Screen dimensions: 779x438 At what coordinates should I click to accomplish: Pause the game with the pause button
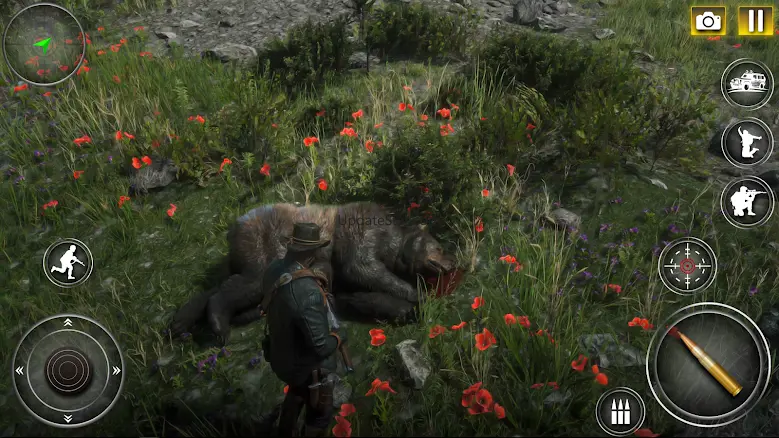click(x=755, y=20)
